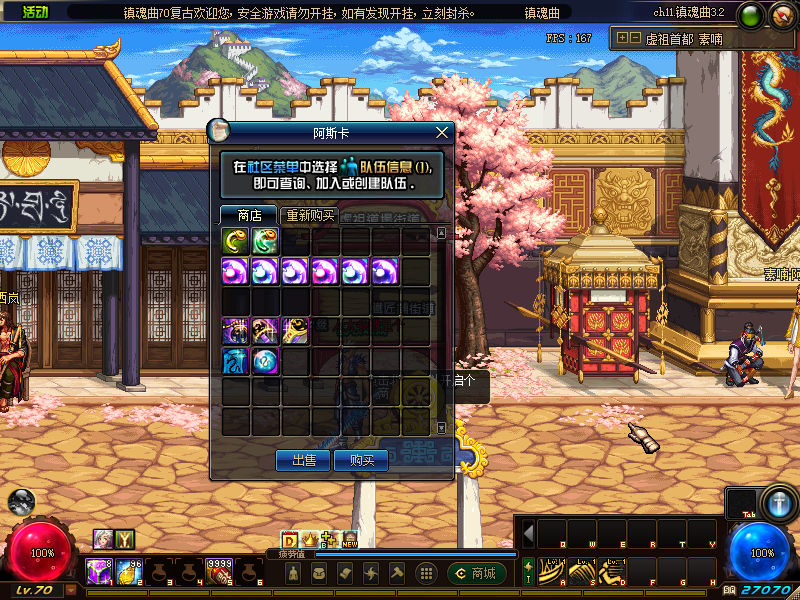Close the 阿斯卡 shop window
Viewport: 800px width, 600px height.
click(x=442, y=132)
